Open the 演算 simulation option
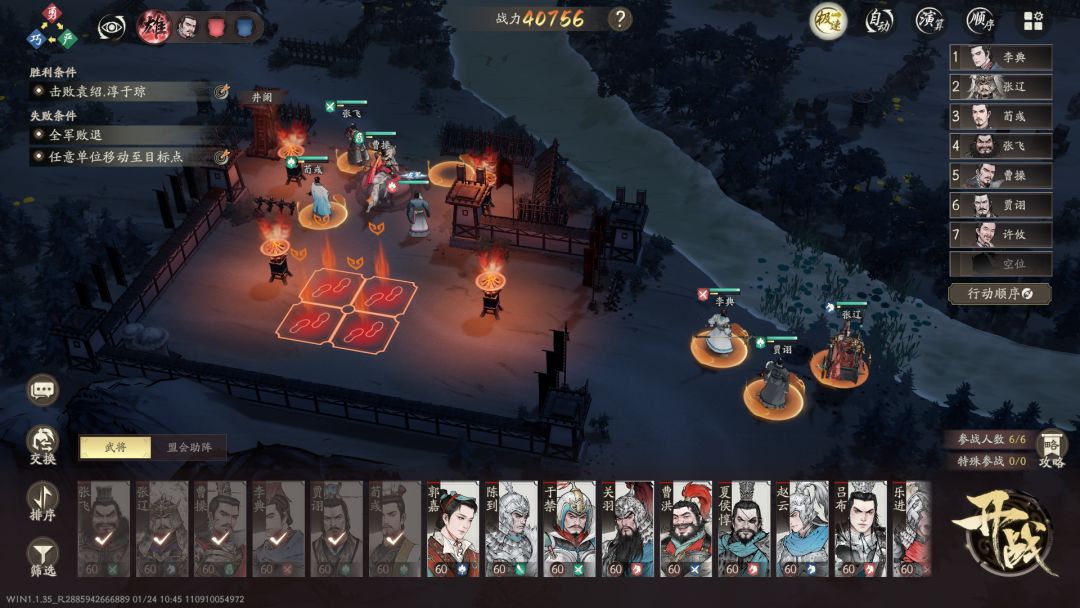The width and height of the screenshot is (1080, 608). [x=930, y=19]
